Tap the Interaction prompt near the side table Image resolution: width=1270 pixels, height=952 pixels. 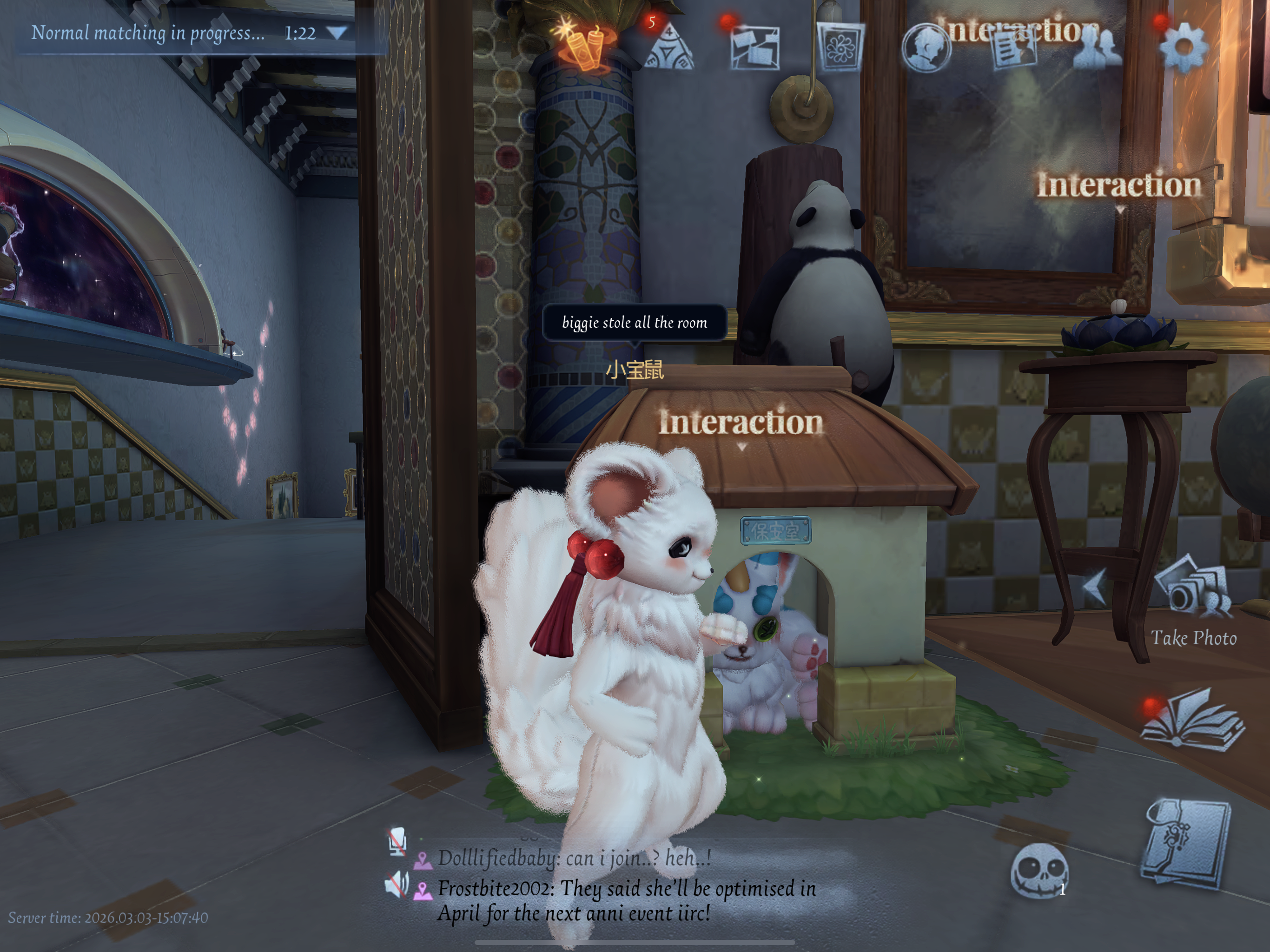pyautogui.click(x=1118, y=185)
